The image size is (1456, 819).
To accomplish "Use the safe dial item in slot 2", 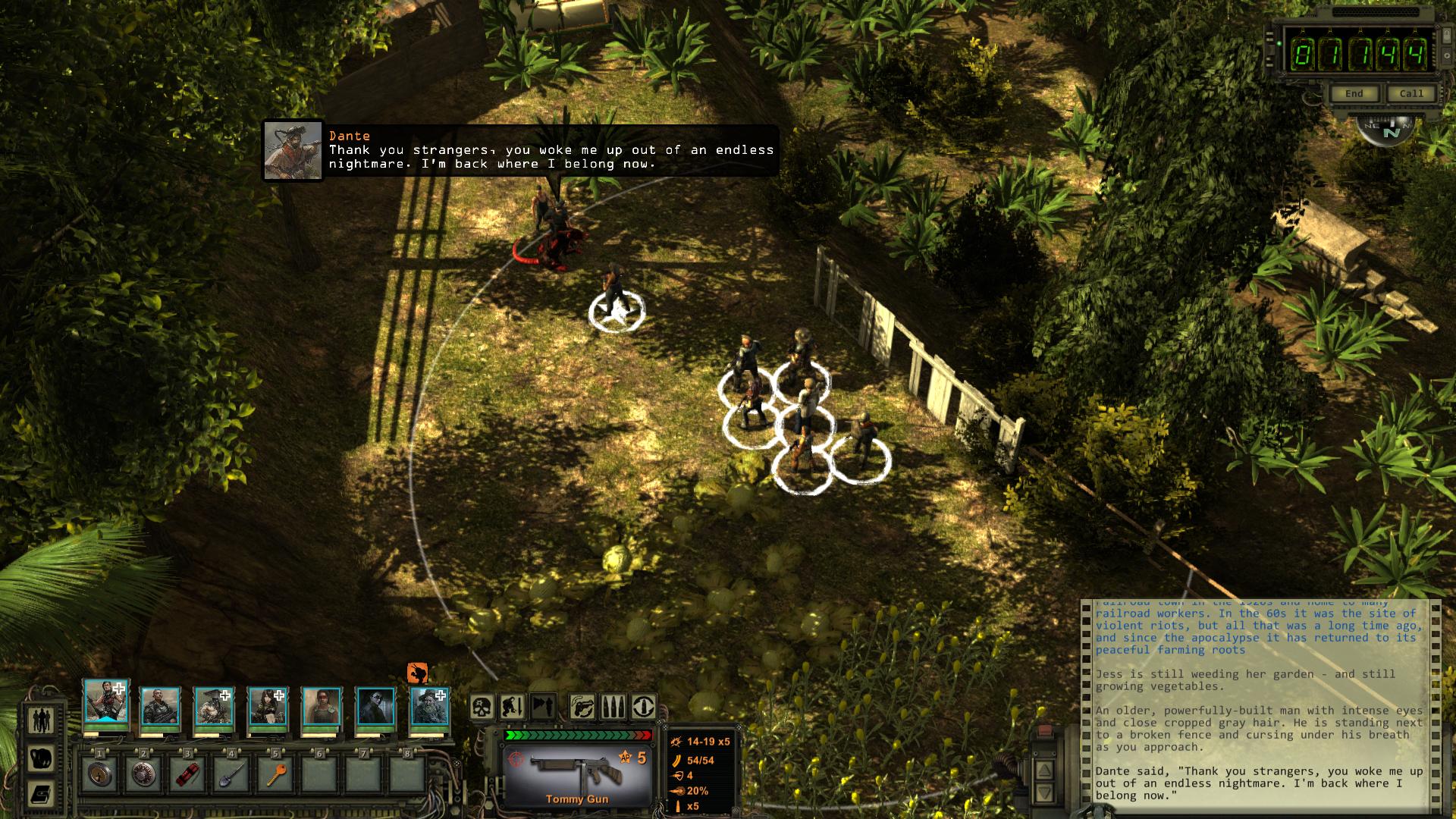I will point(143,774).
